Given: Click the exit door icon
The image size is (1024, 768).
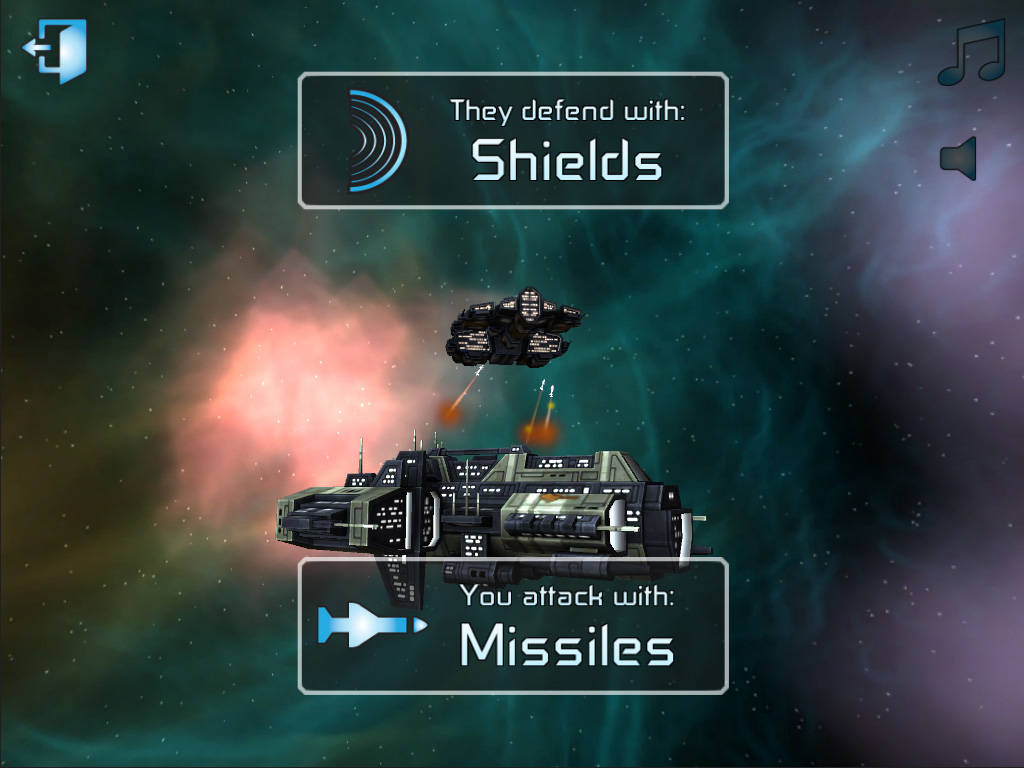Looking at the screenshot, I should pyautogui.click(x=57, y=50).
